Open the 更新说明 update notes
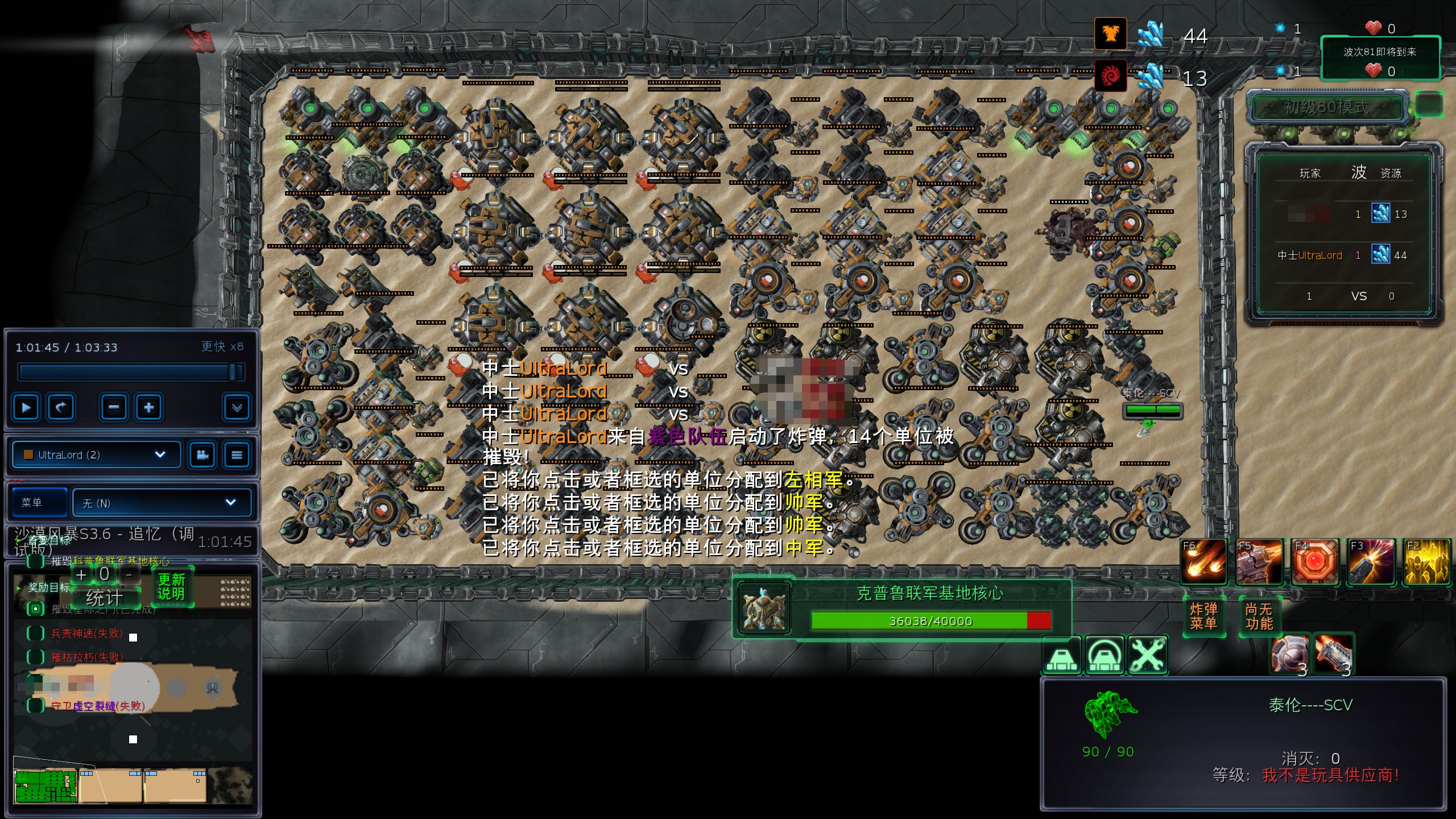This screenshot has height=819, width=1456. pyautogui.click(x=172, y=586)
